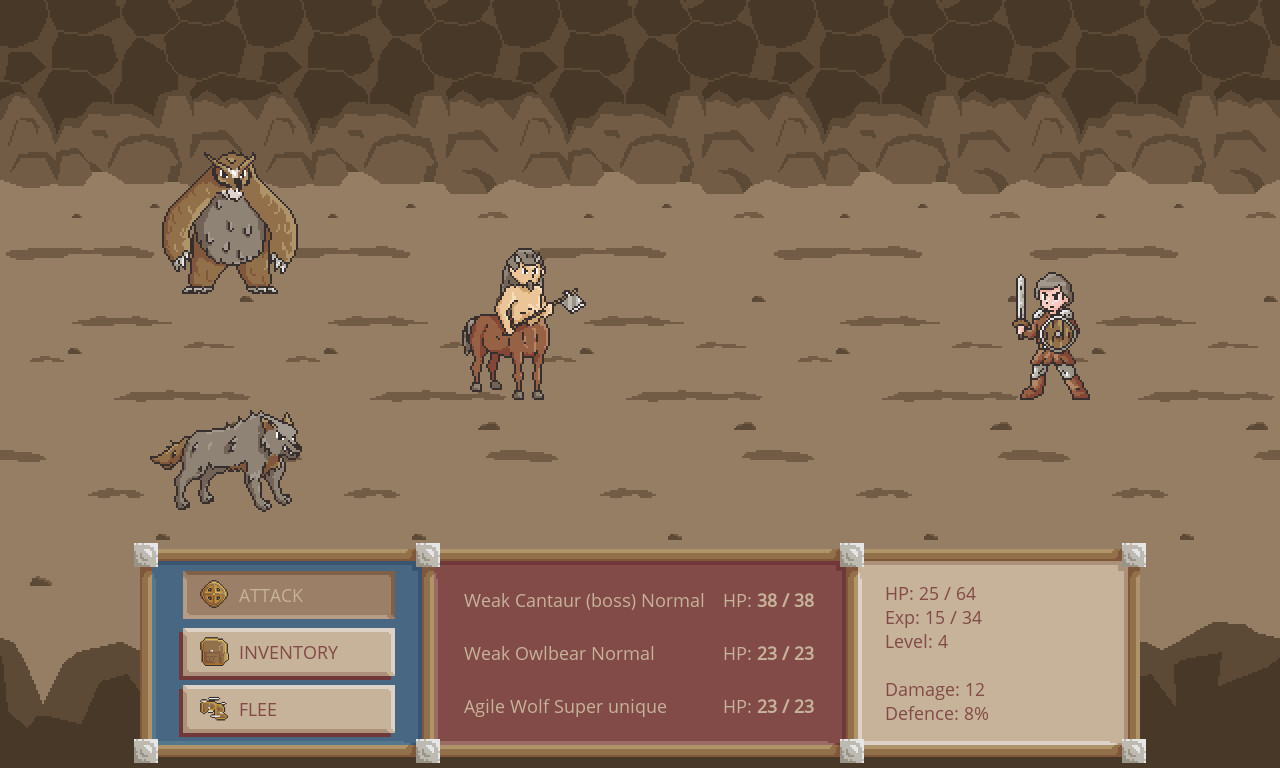Click the backpack icon beside INVENTORY

215,652
